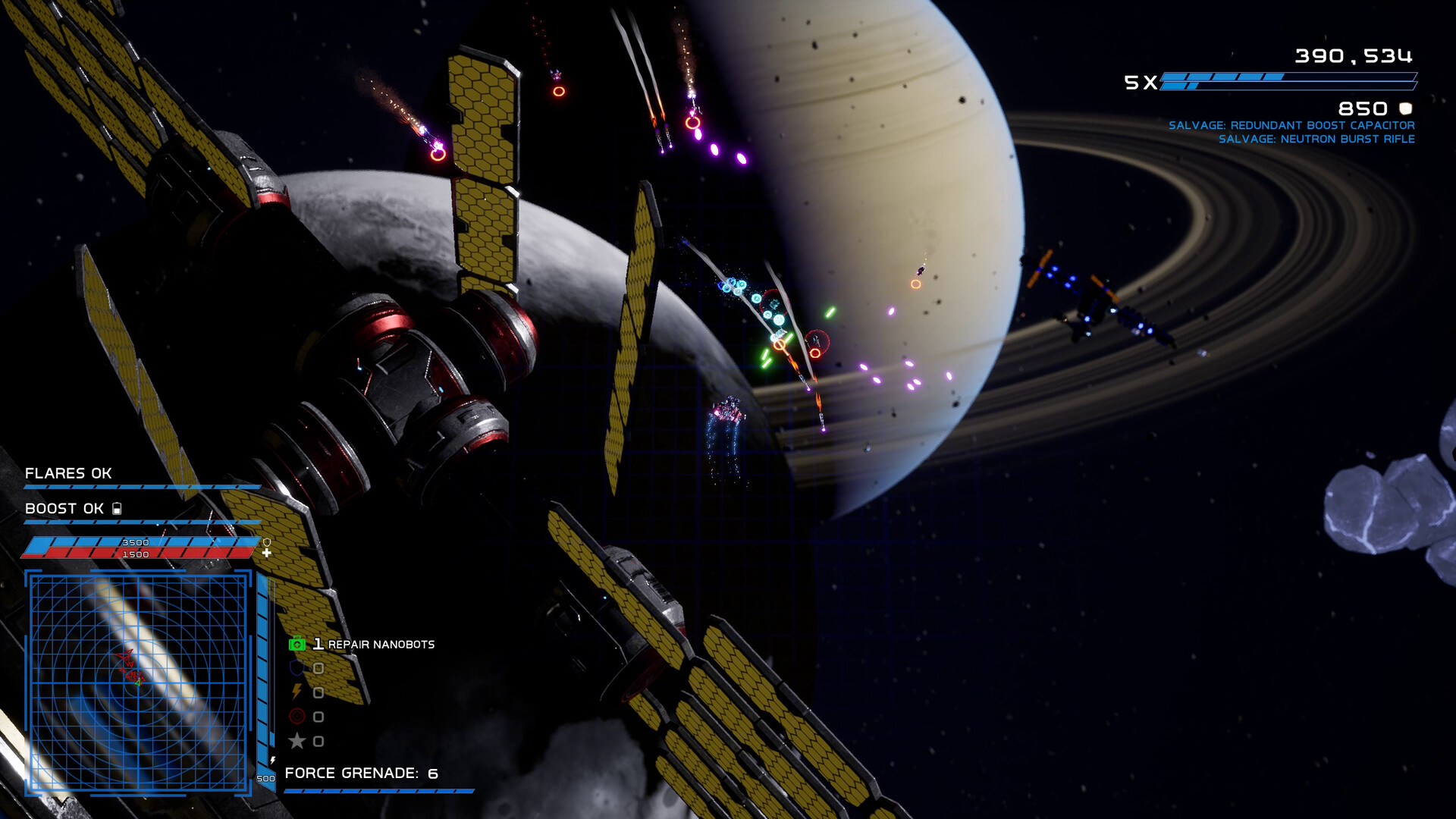
Task: Click the Flares OK status indicator
Action: (x=68, y=473)
